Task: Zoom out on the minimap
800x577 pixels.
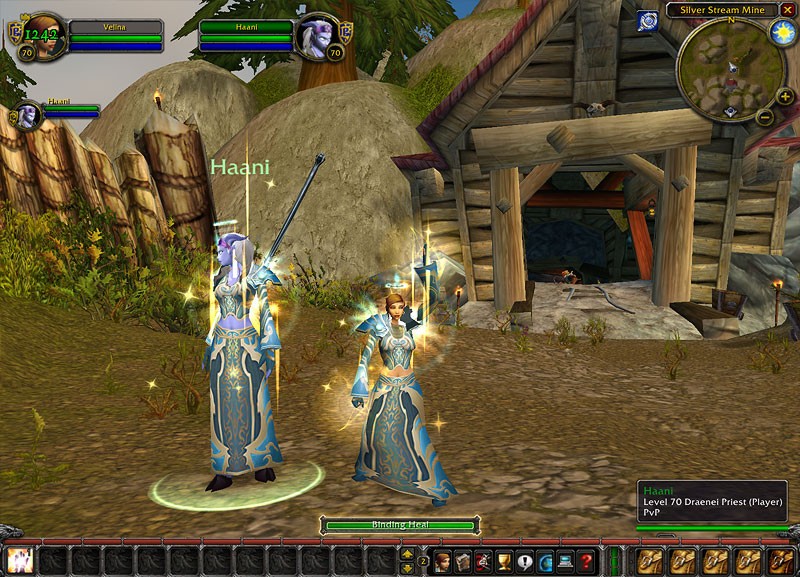Action: pyautogui.click(x=764, y=117)
